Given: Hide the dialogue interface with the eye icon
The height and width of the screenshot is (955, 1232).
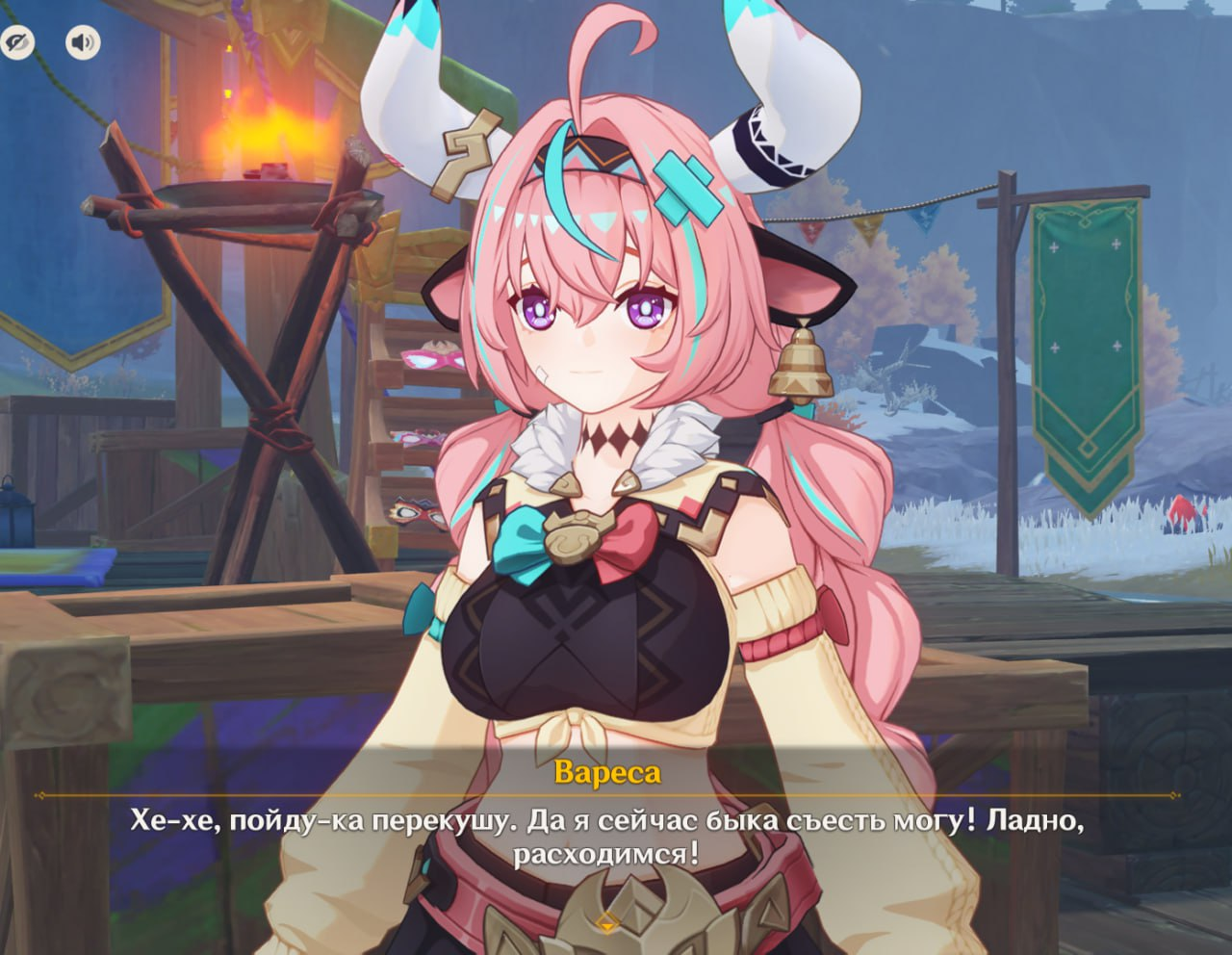Looking at the screenshot, I should point(17,42).
